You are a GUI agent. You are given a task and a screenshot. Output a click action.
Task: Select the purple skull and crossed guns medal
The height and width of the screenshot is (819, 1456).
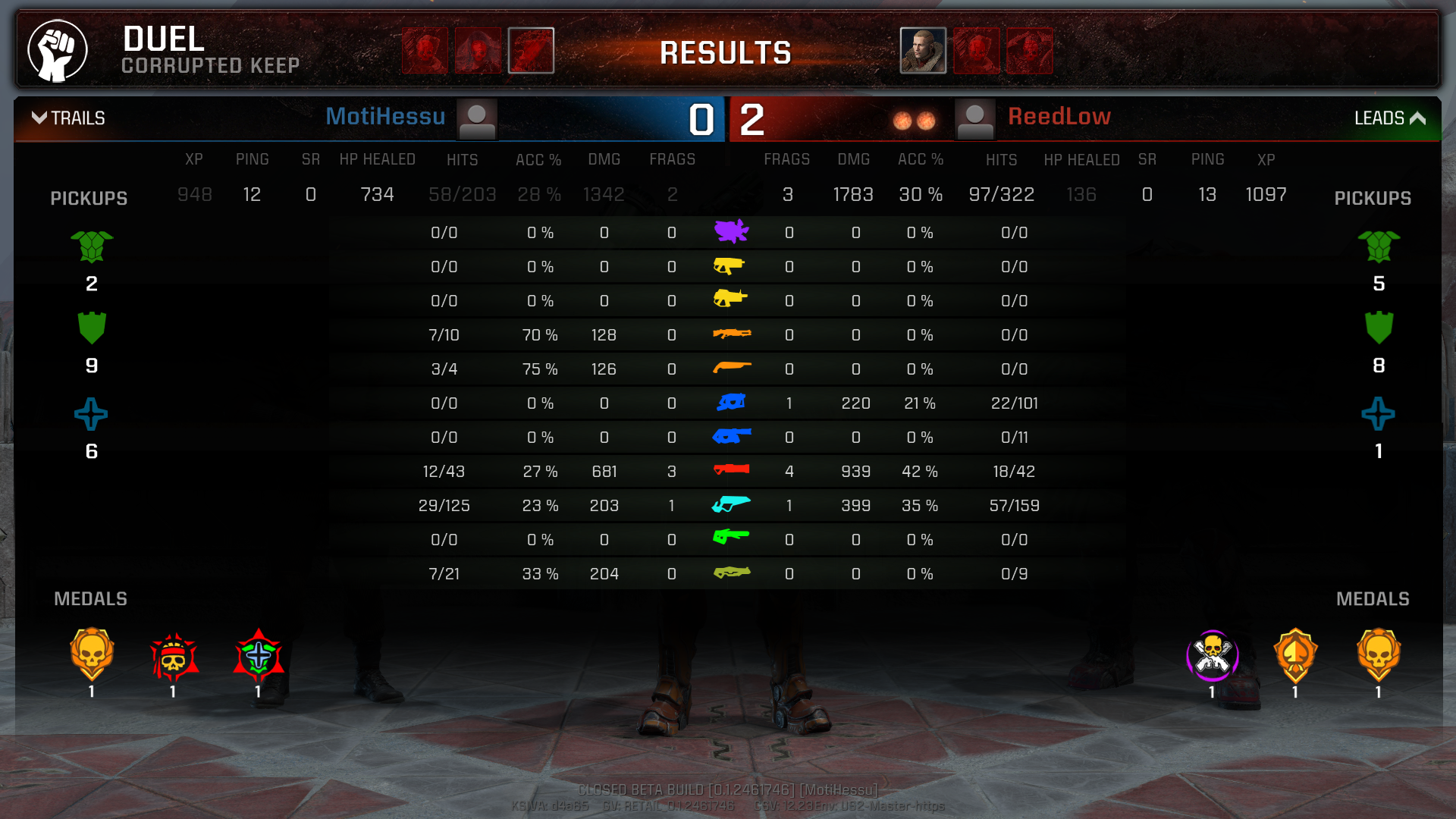1212,655
